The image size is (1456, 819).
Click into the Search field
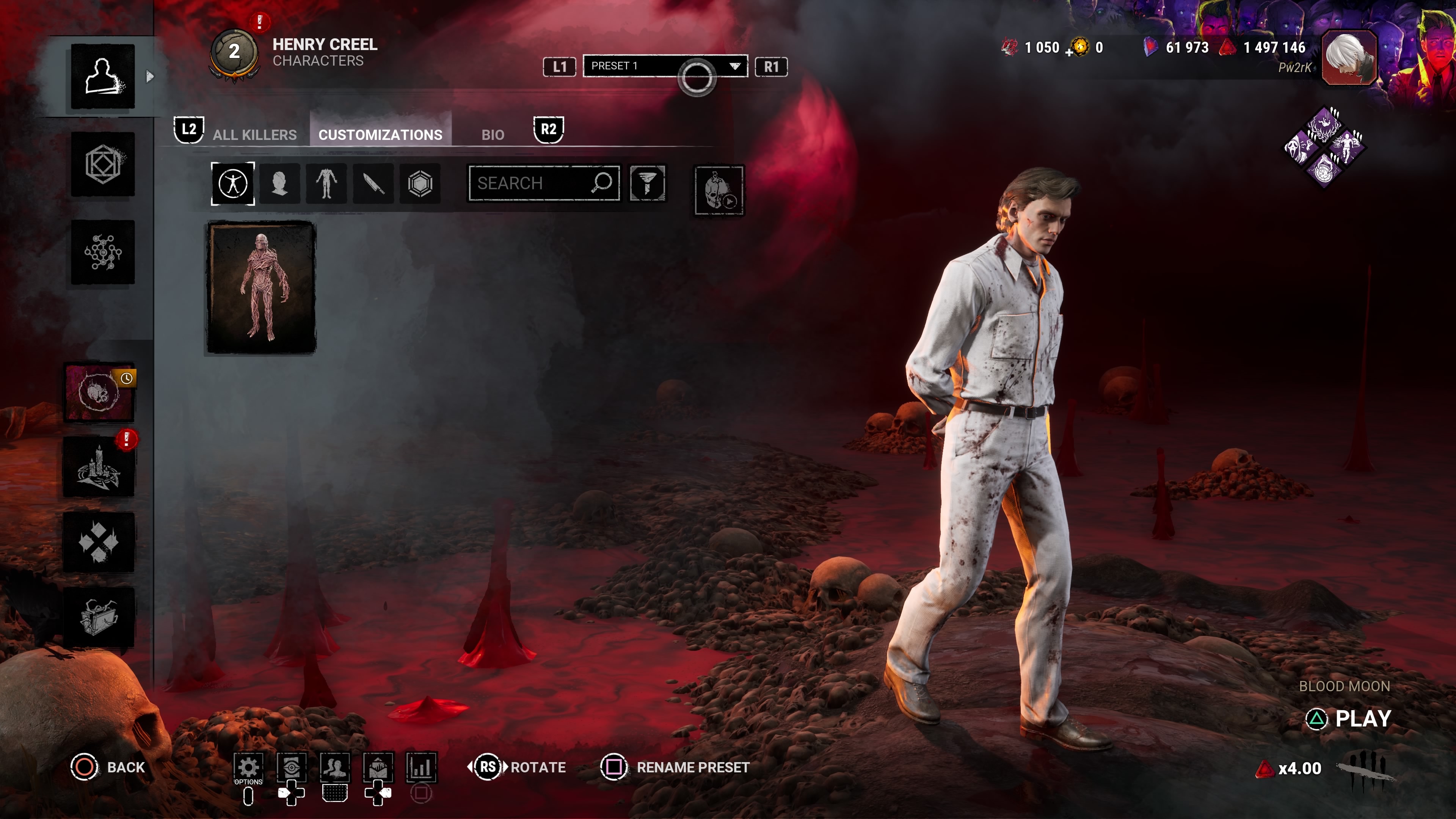click(531, 183)
